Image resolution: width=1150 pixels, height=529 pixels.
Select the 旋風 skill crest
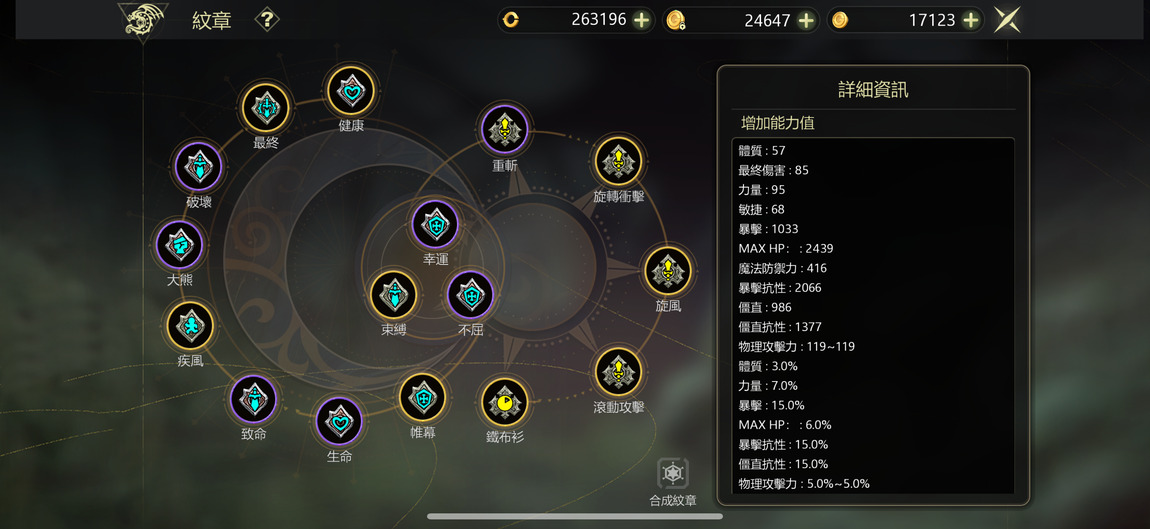coord(668,270)
